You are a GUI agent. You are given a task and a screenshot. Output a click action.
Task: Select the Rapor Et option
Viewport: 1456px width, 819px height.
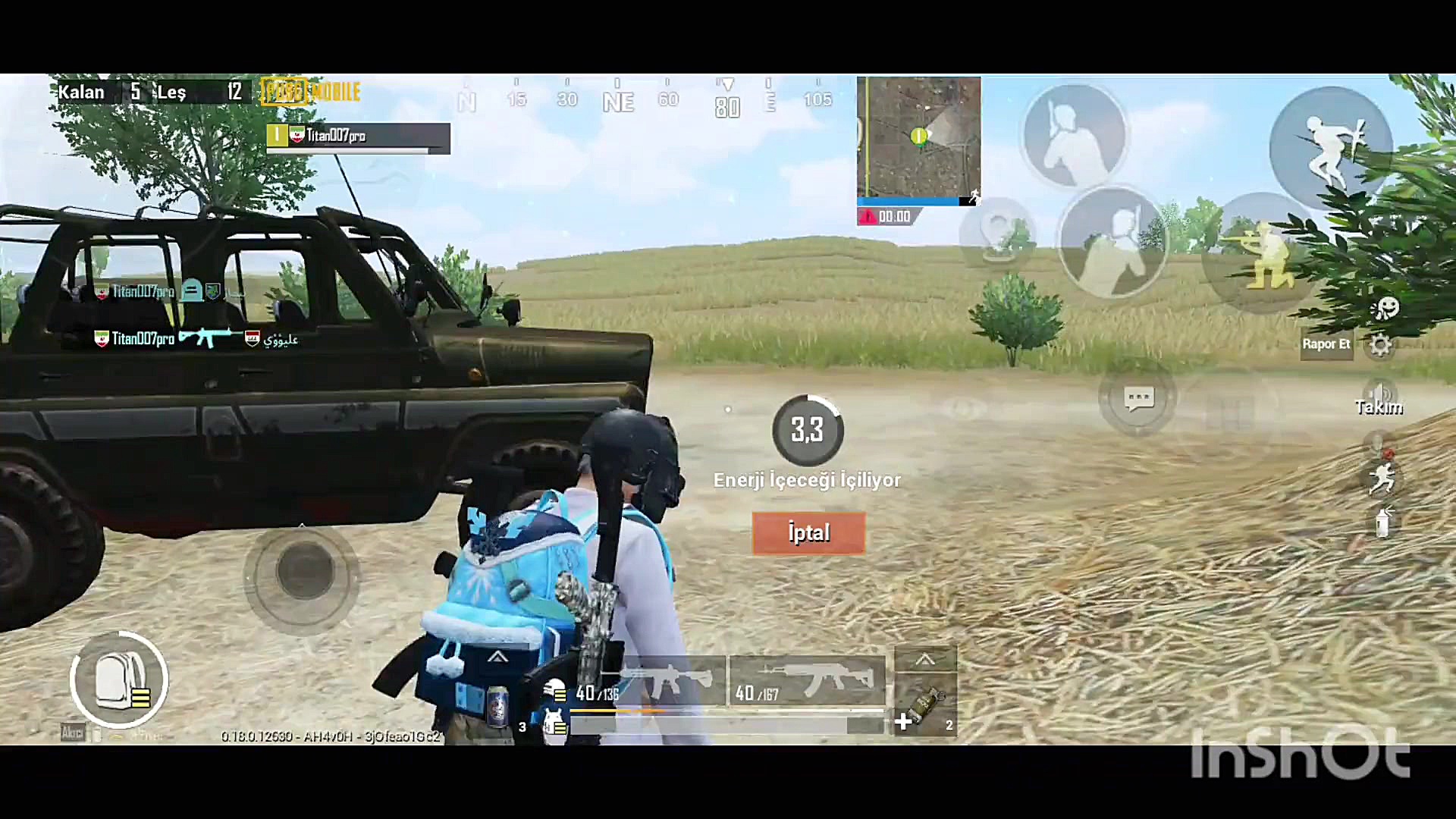[1326, 344]
